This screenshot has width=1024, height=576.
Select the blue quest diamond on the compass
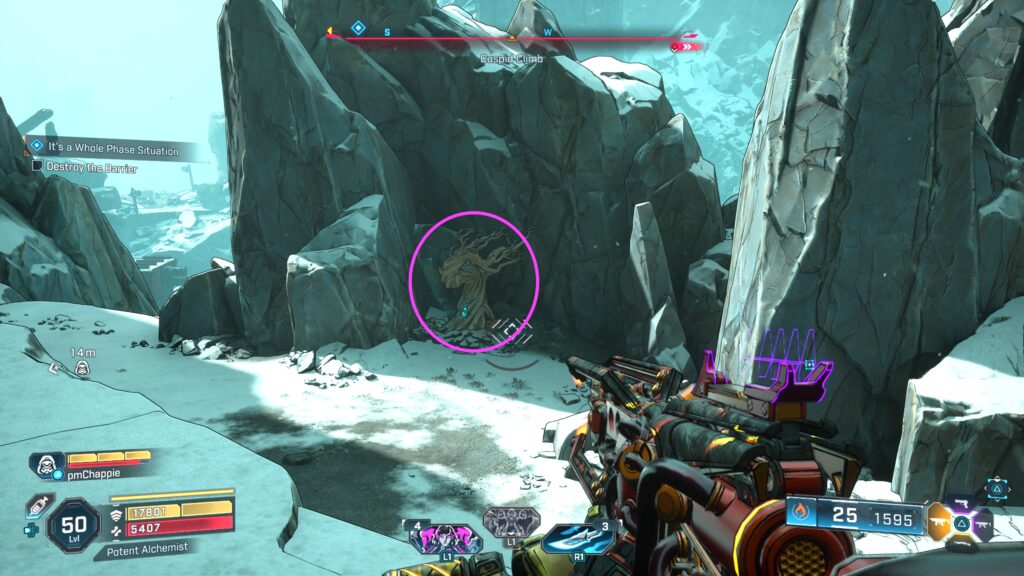tap(359, 30)
